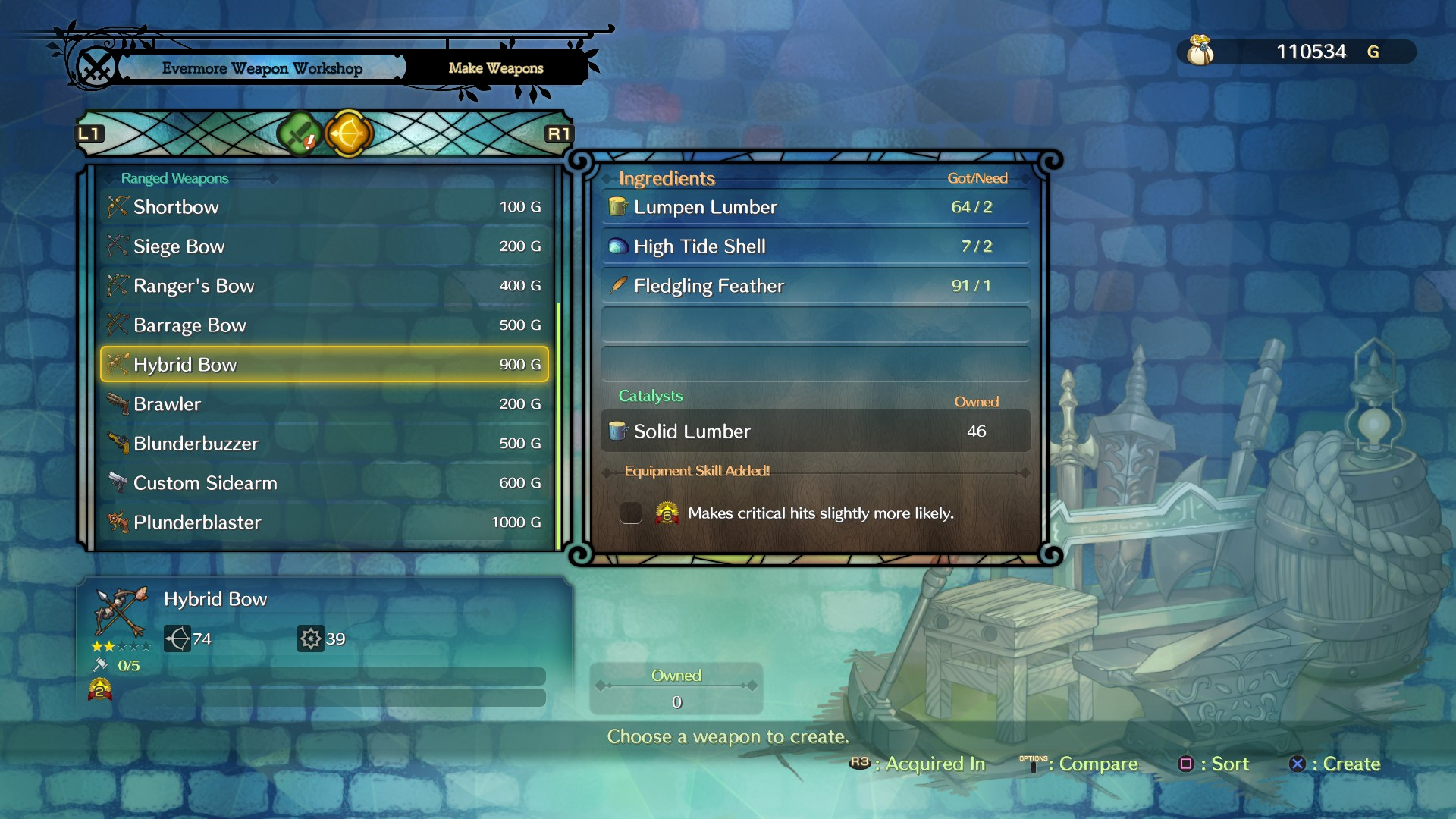Select Ranger's Bow entry
The image size is (1456, 819).
click(325, 286)
